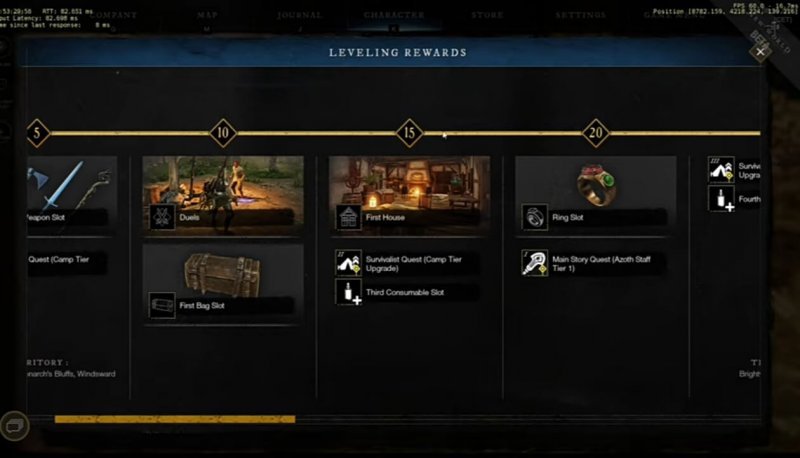Image resolution: width=800 pixels, height=458 pixels.
Task: Open the Duels reward card
Action: pos(223,193)
